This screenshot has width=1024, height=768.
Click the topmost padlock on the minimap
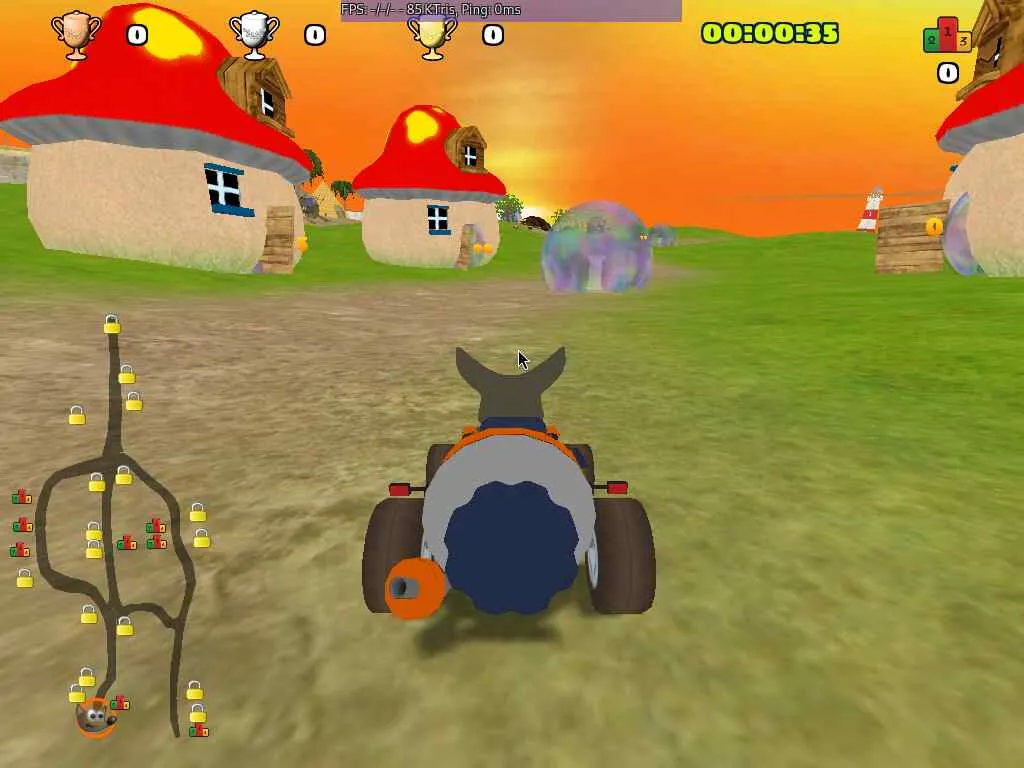click(112, 325)
